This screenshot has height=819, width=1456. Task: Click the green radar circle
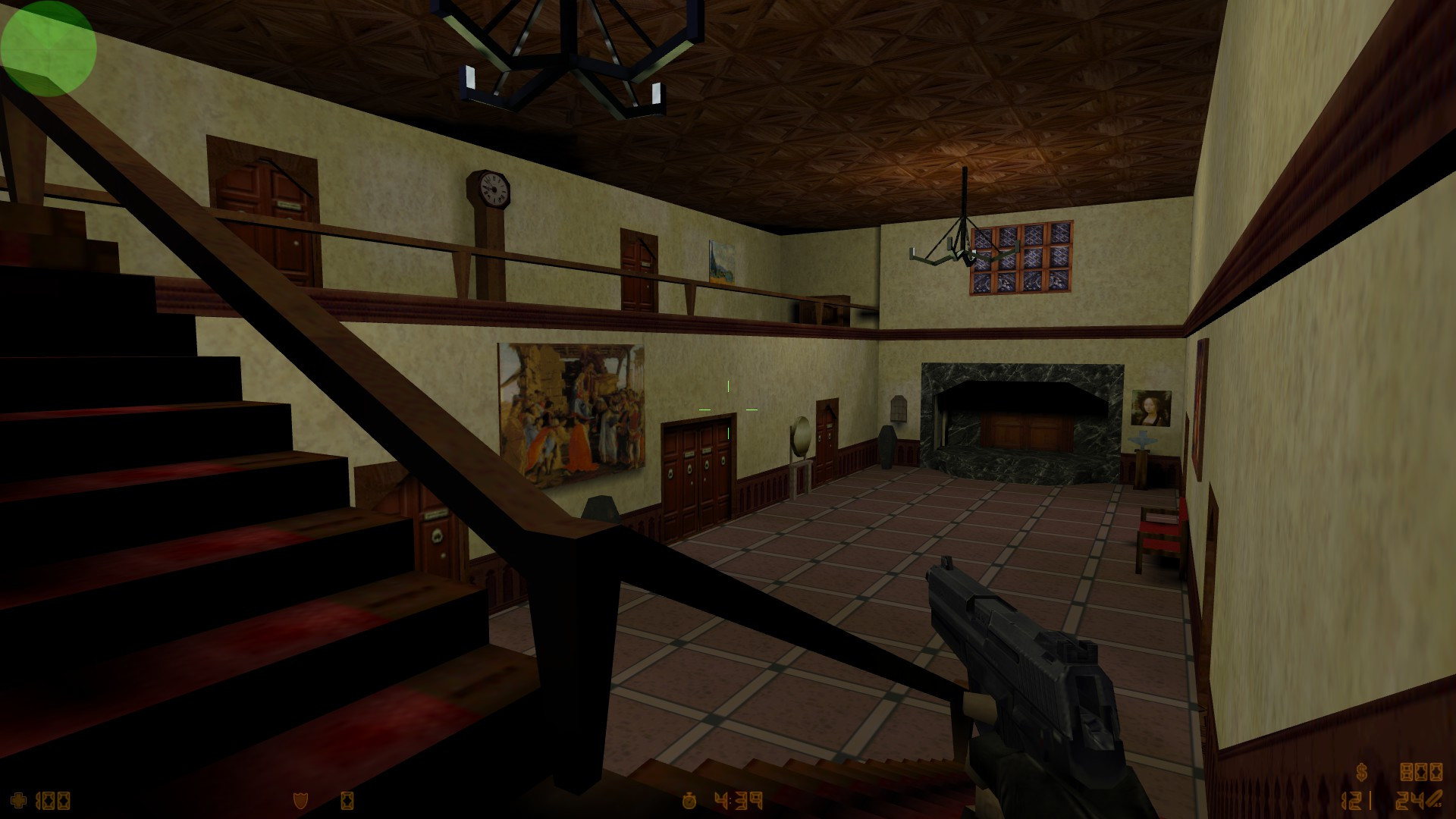[48, 48]
